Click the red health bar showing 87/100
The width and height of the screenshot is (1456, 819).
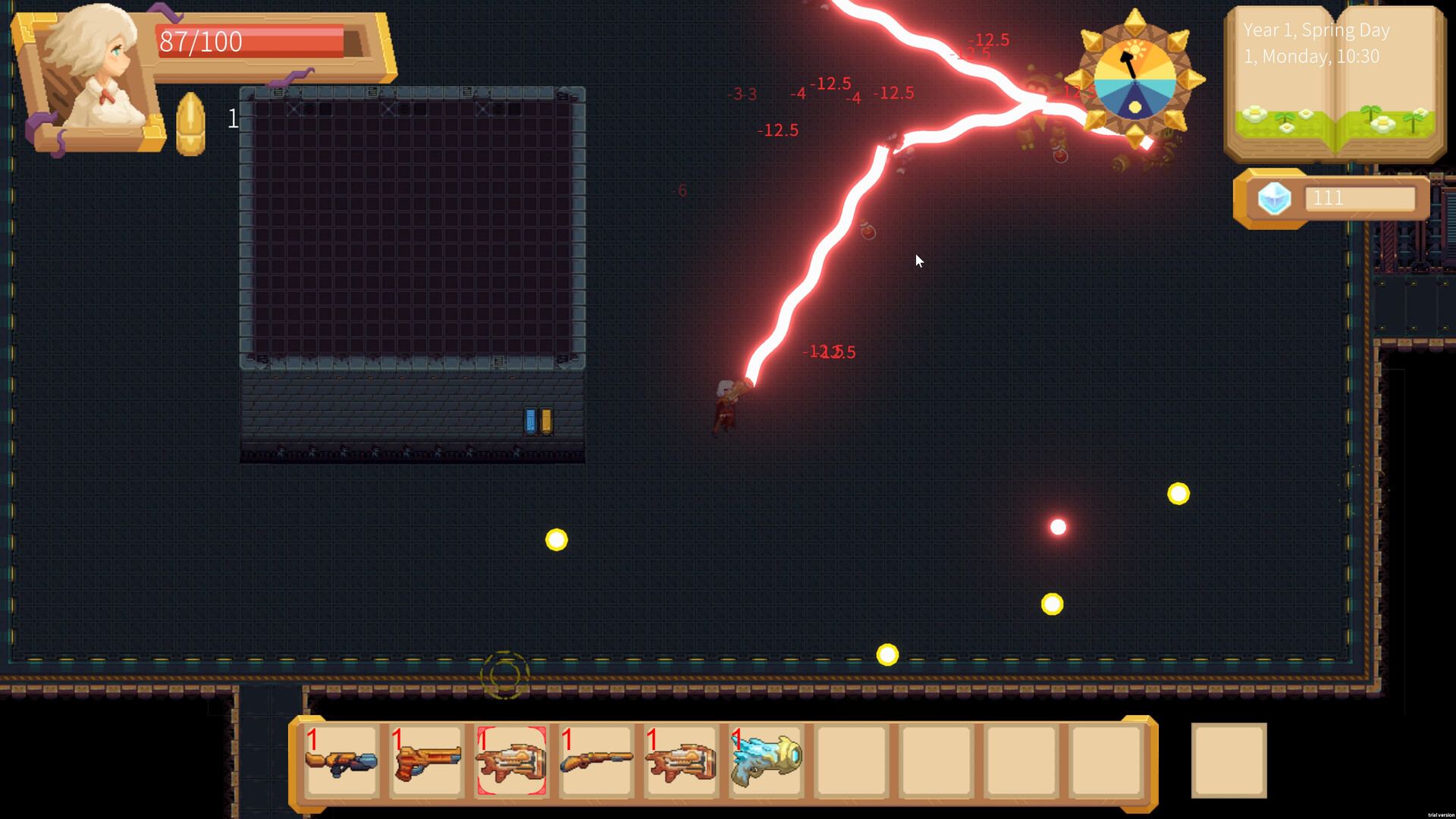click(250, 42)
